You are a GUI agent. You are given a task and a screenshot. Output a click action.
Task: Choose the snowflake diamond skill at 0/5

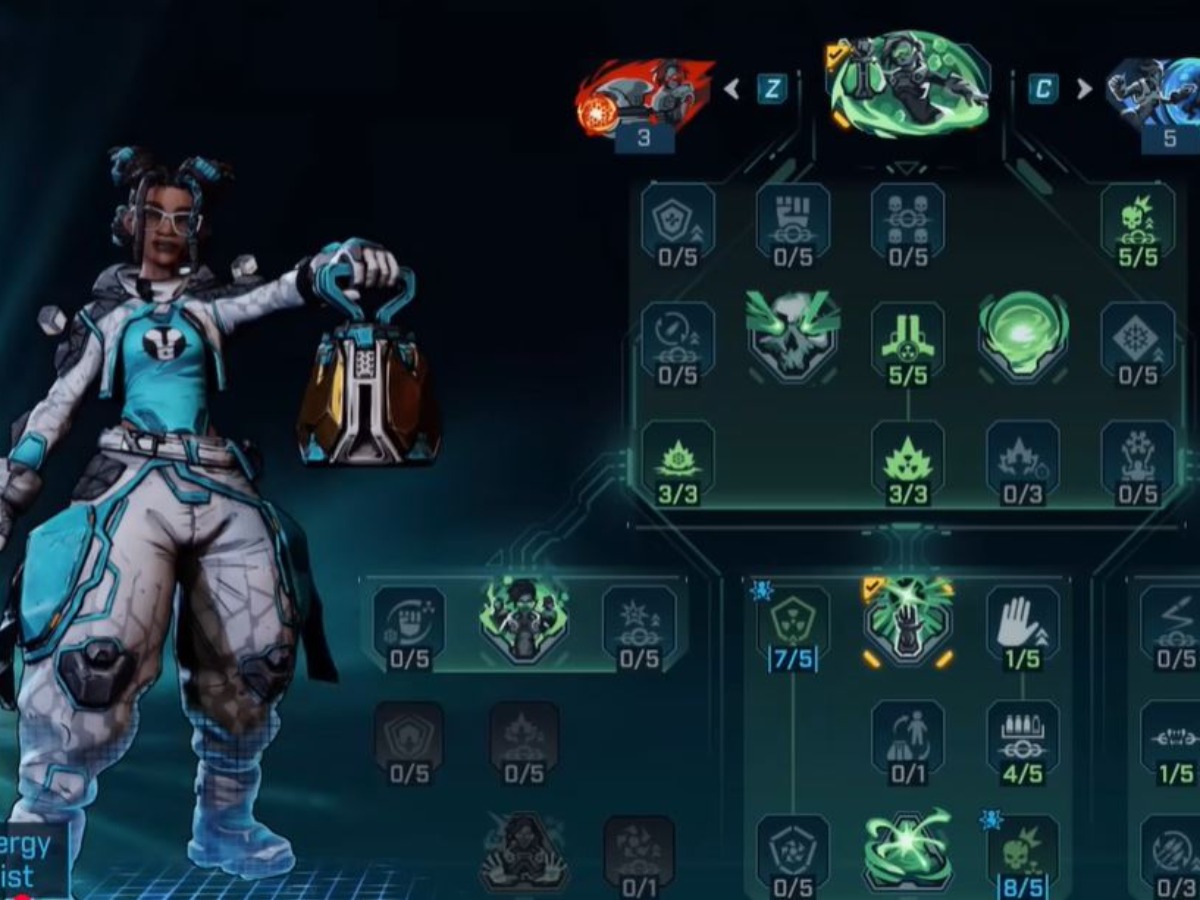tap(1138, 337)
